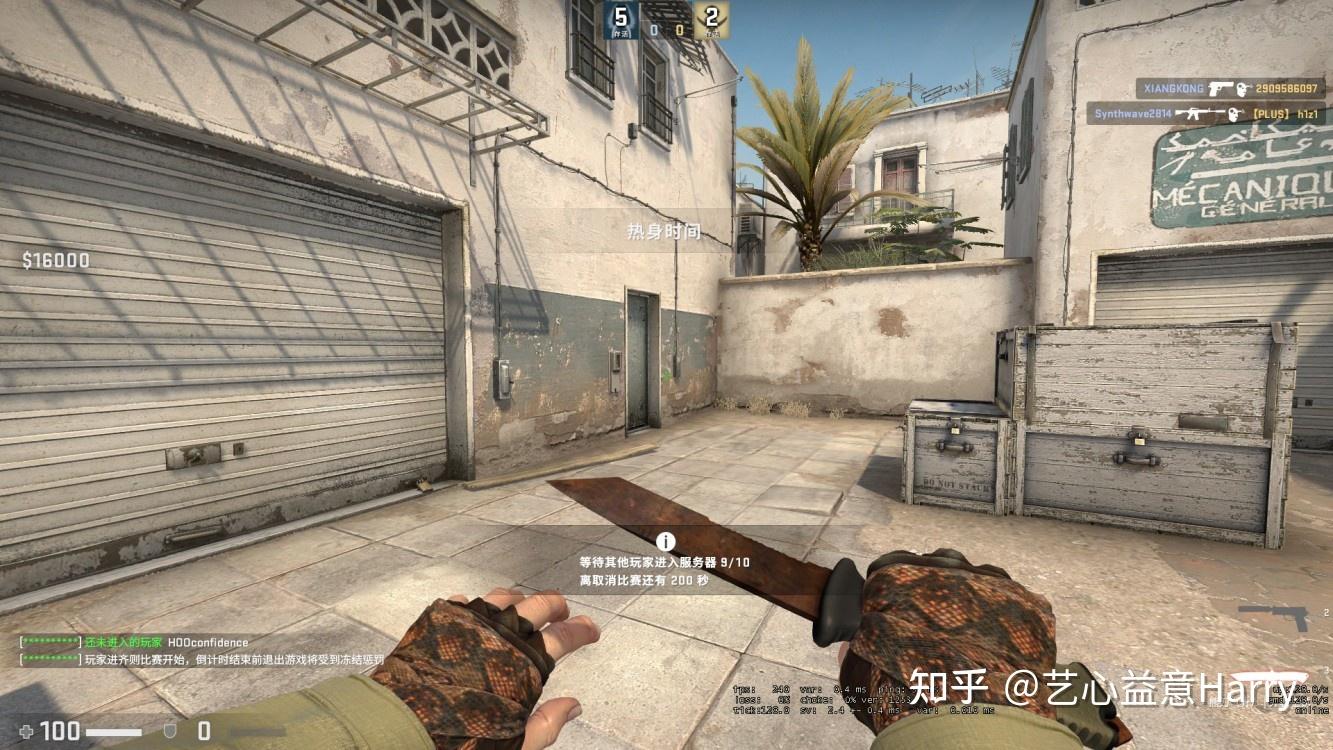Click the Synthwave2814 killfeed name
The height and width of the screenshot is (750, 1333).
[x=1131, y=113]
